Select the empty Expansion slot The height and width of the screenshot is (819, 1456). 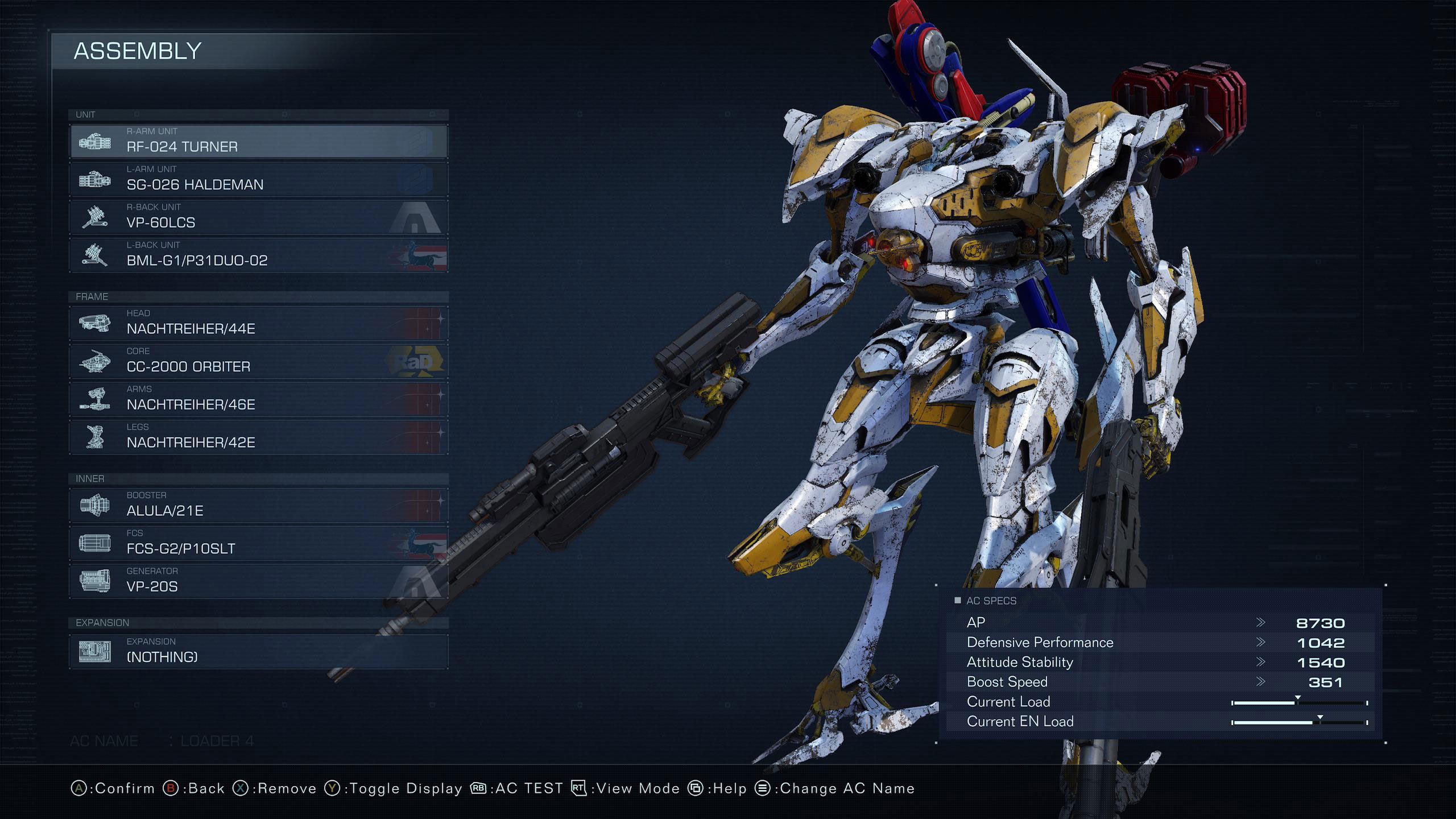259,651
